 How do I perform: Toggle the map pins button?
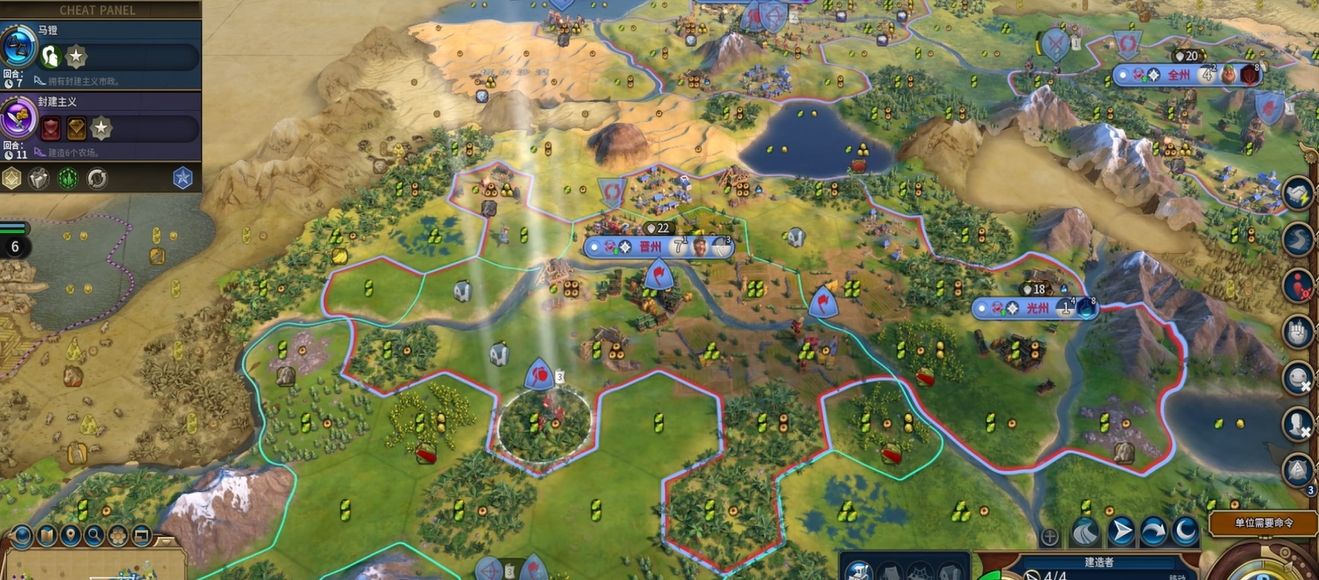[70, 536]
